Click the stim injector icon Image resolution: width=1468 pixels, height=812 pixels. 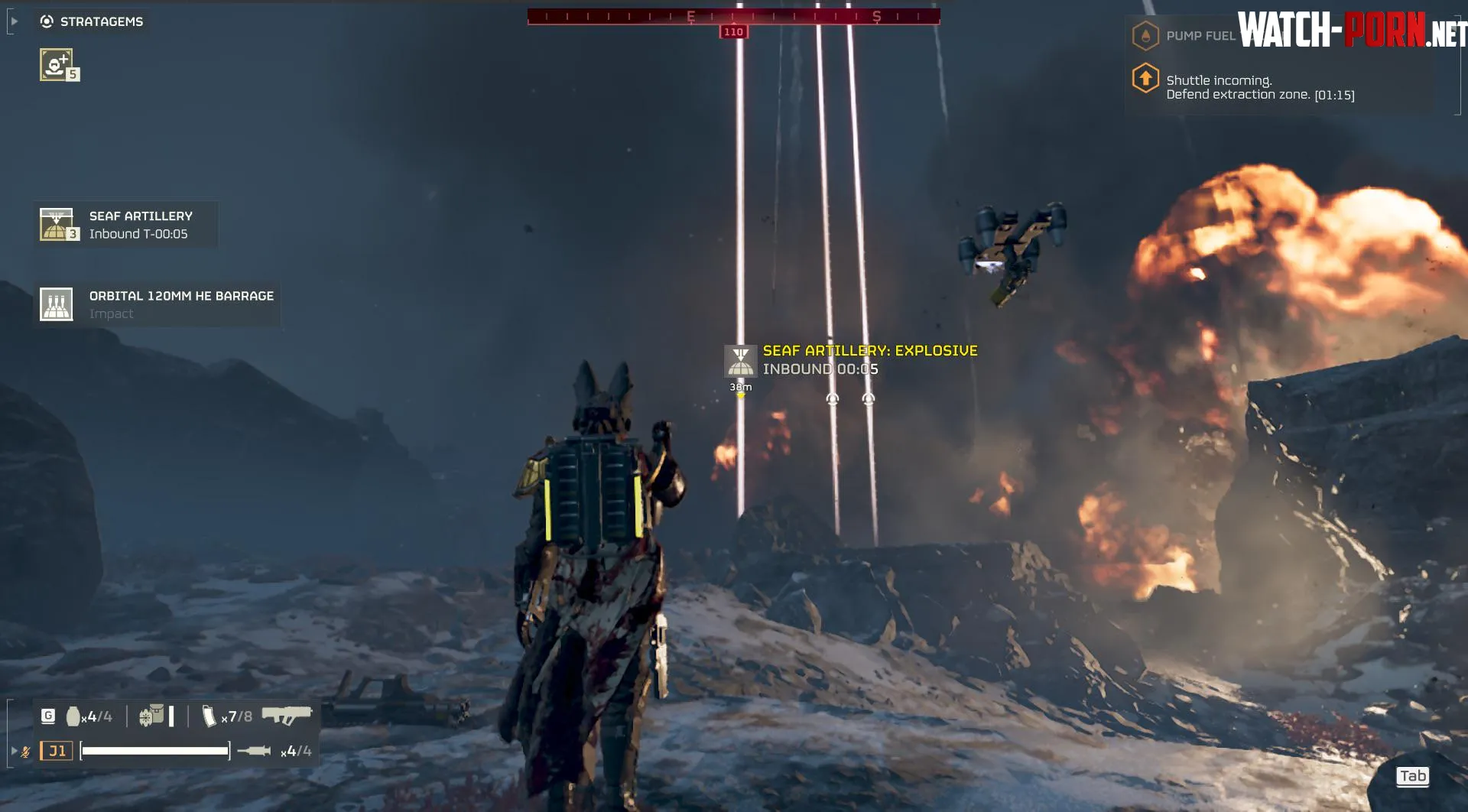coord(254,751)
